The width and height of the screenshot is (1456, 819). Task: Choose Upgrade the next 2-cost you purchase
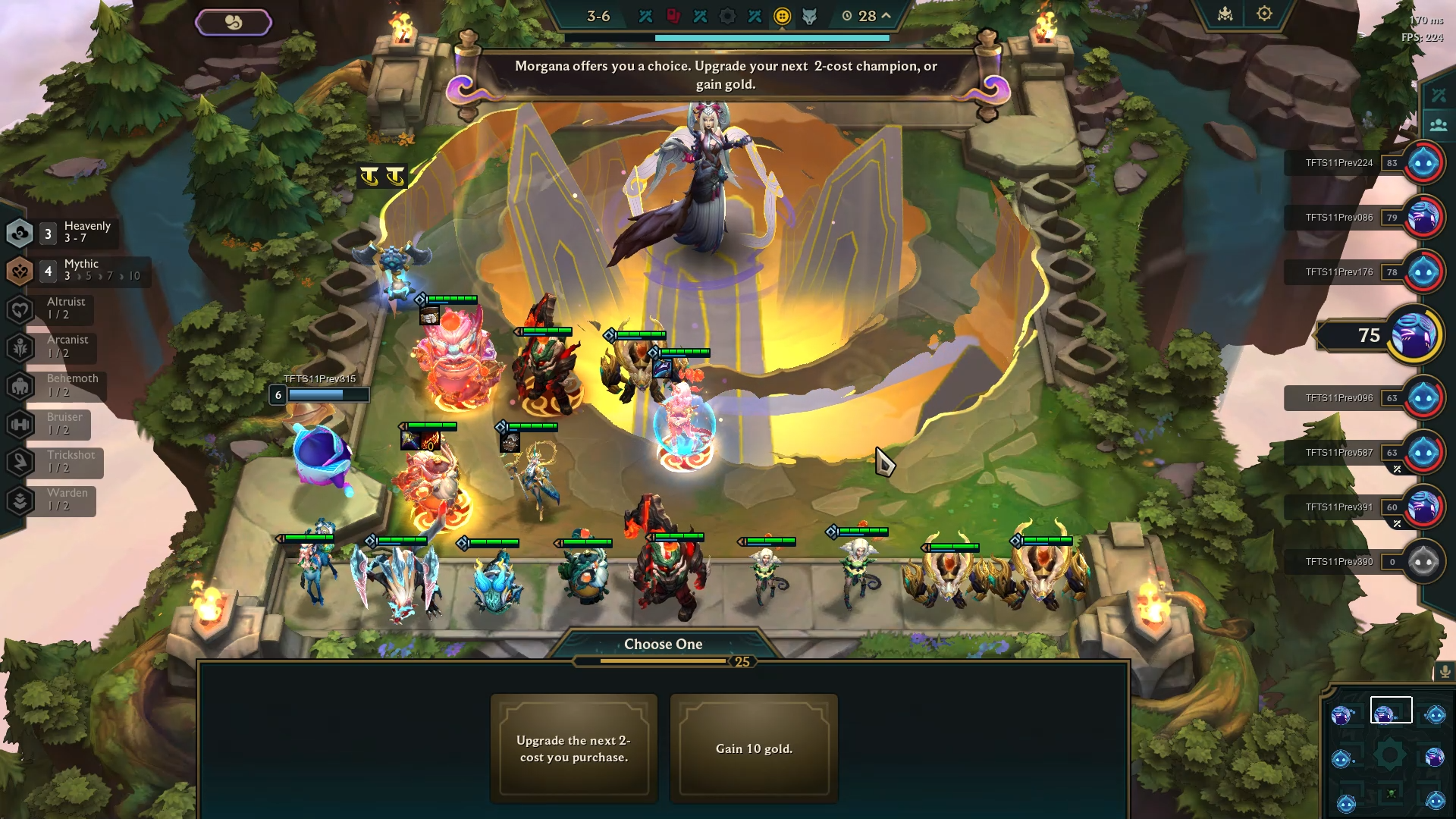(574, 748)
